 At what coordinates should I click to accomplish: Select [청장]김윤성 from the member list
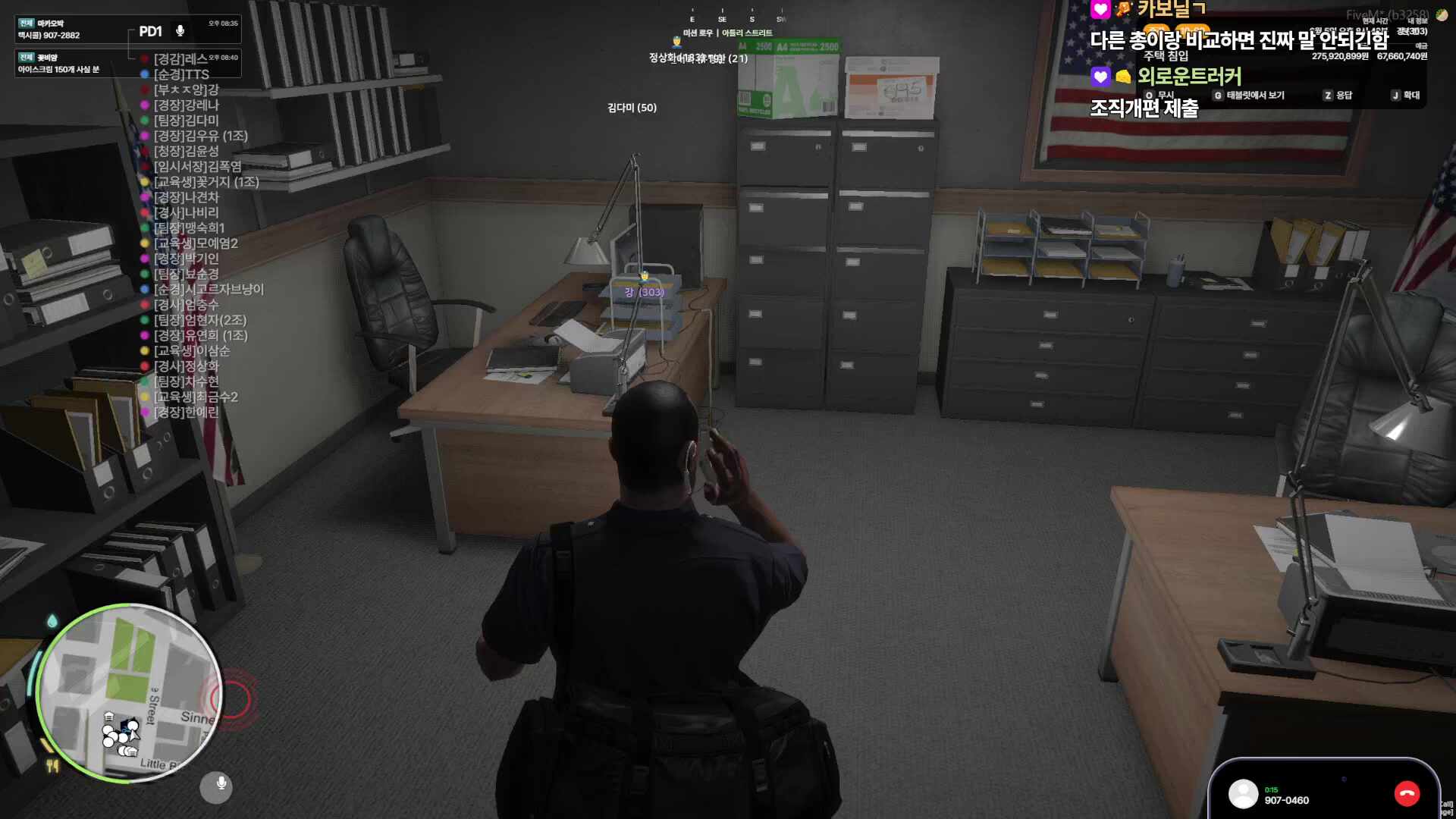tap(186, 151)
